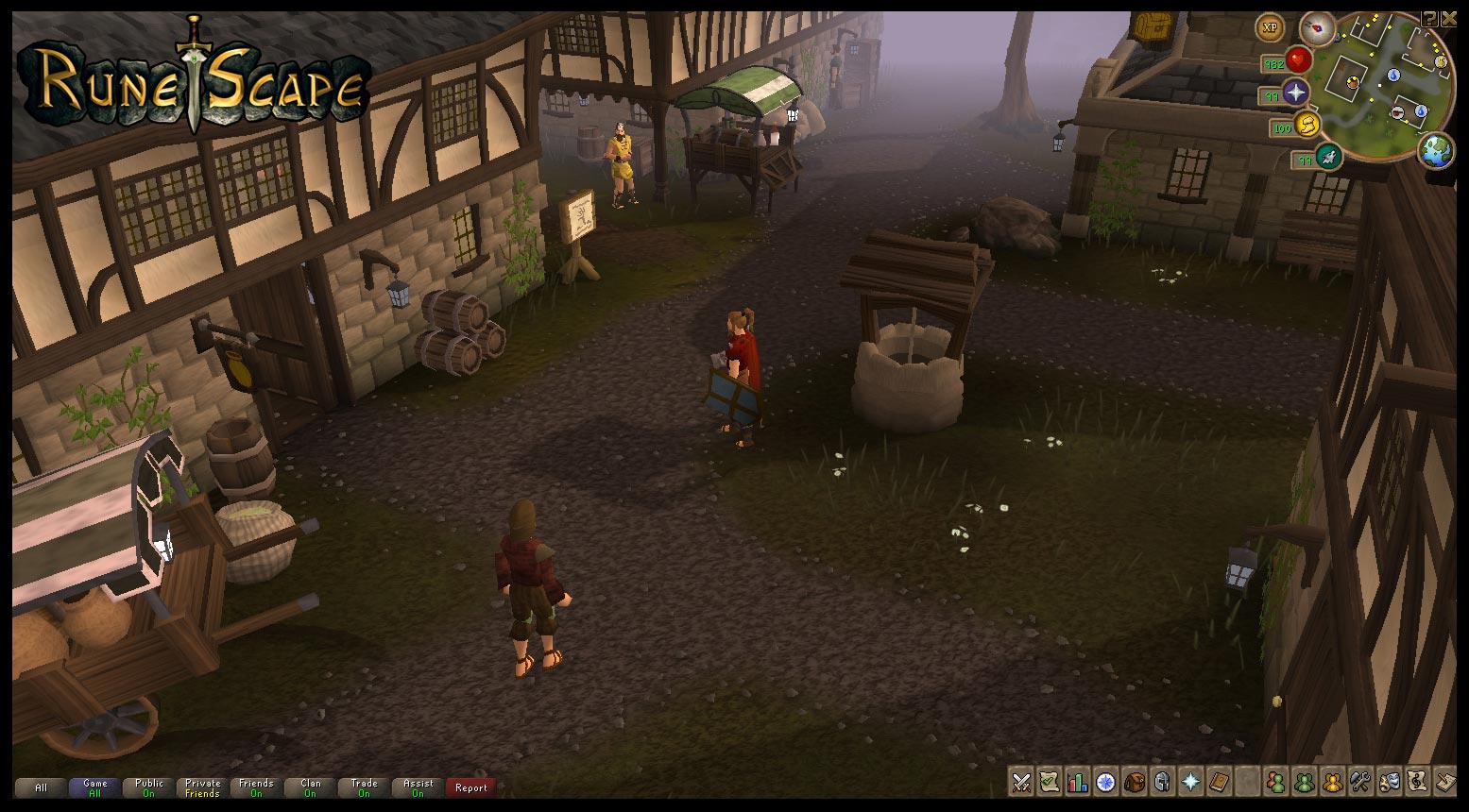This screenshot has height=812, width=1469.
Task: Click the compass to face north
Action: coord(1316,29)
